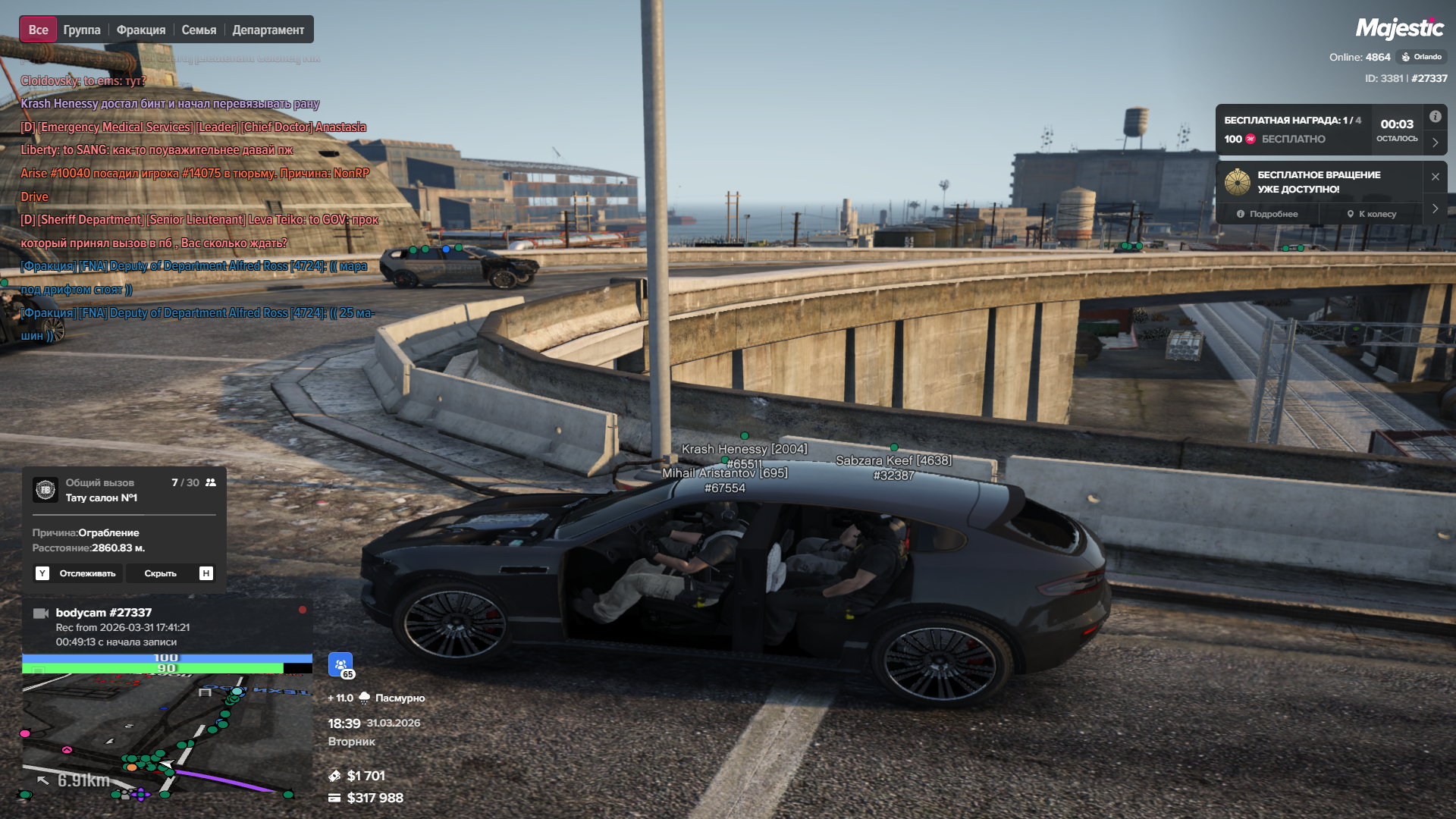1456x819 pixels.
Task: Click the bodycam recording panel
Action: tap(167, 626)
